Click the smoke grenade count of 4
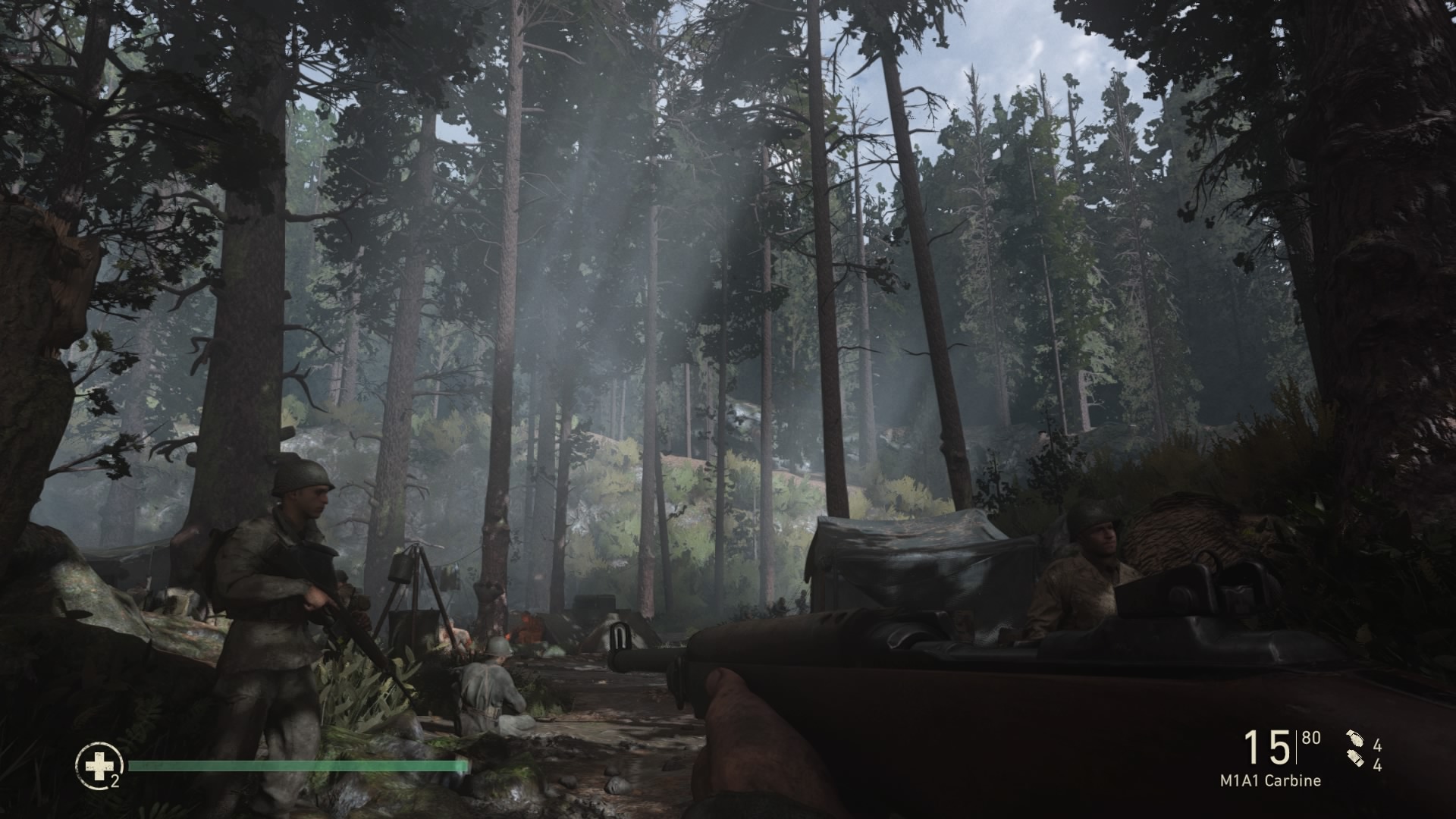The width and height of the screenshot is (1456, 819). tap(1378, 766)
